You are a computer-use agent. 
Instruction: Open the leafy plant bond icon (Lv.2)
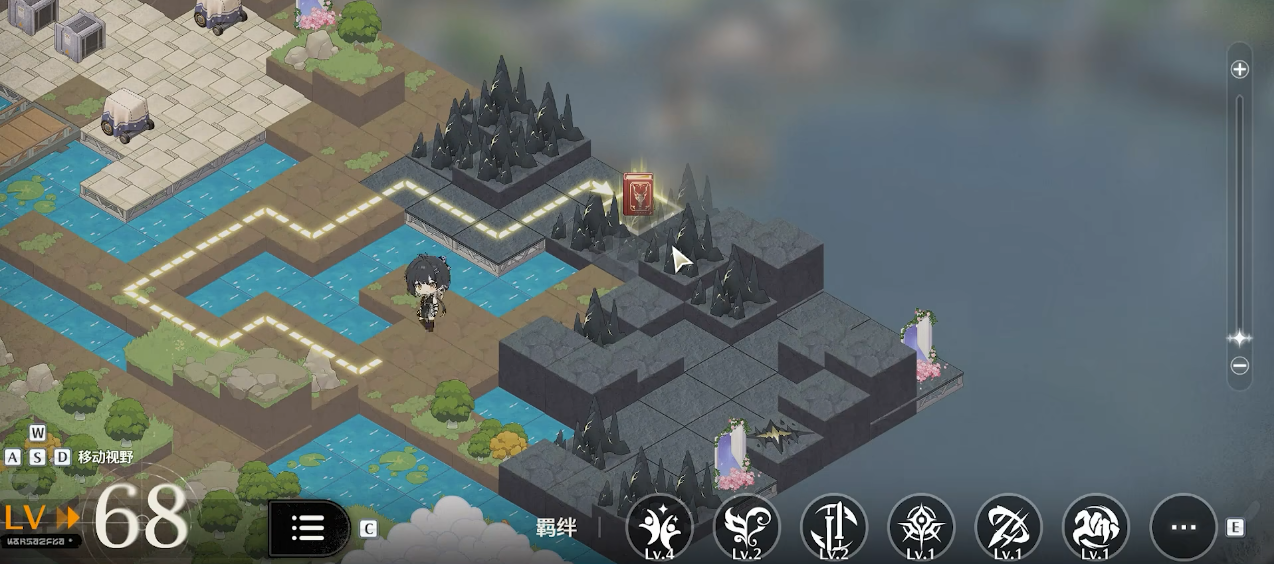click(x=746, y=527)
